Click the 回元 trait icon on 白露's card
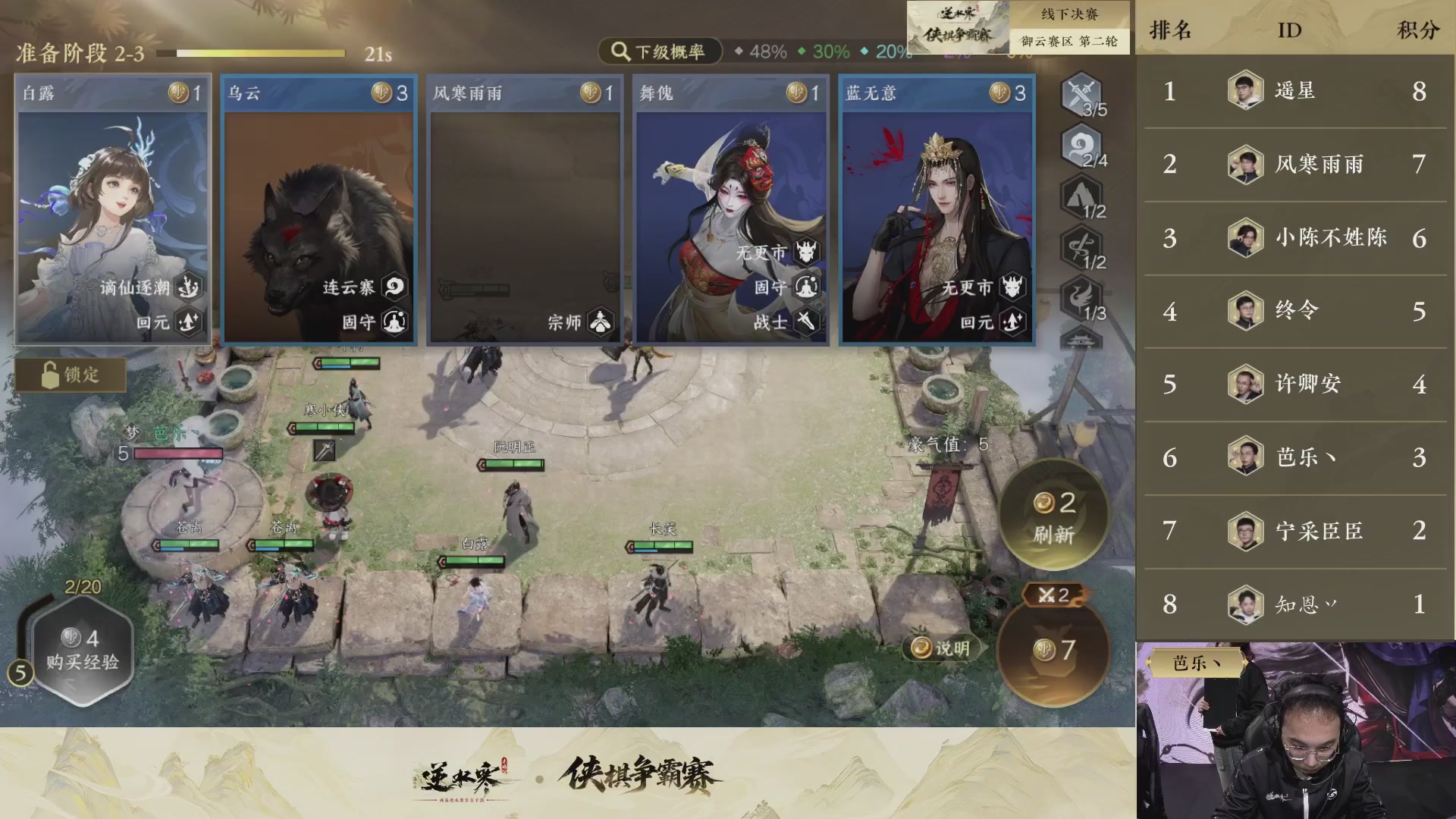Image resolution: width=1456 pixels, height=819 pixels. (190, 322)
